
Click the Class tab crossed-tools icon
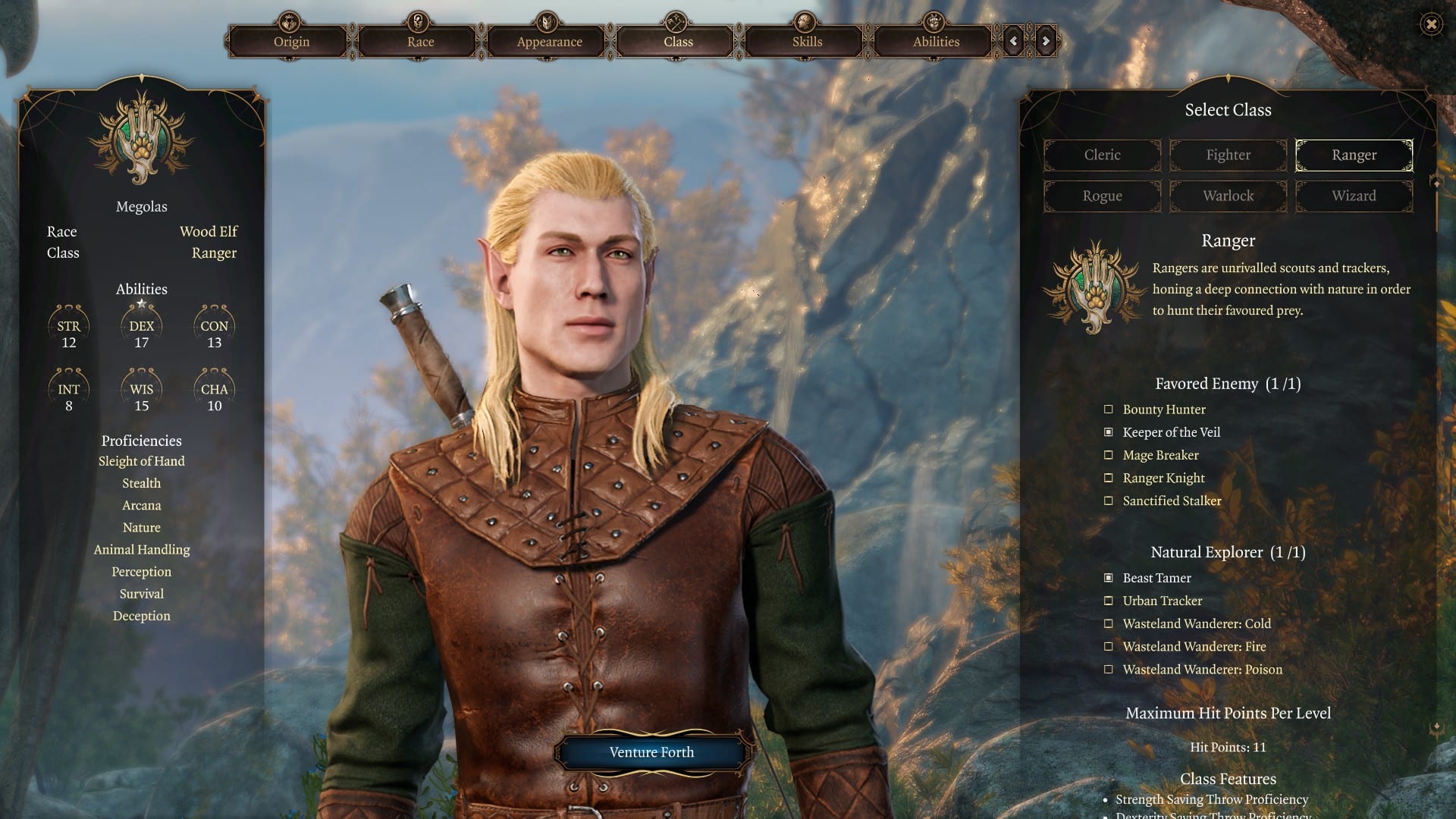pyautogui.click(x=675, y=20)
